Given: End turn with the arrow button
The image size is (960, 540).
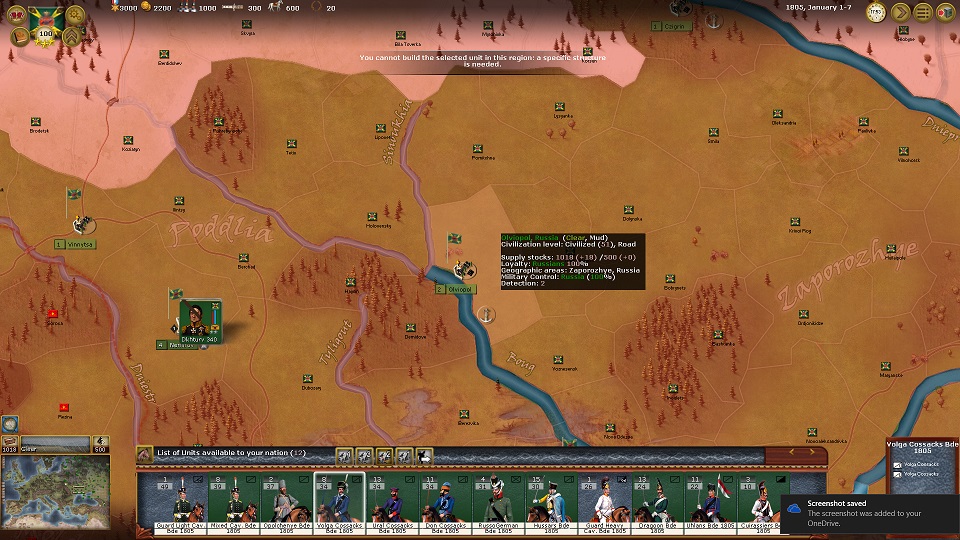Looking at the screenshot, I should tap(900, 13).
